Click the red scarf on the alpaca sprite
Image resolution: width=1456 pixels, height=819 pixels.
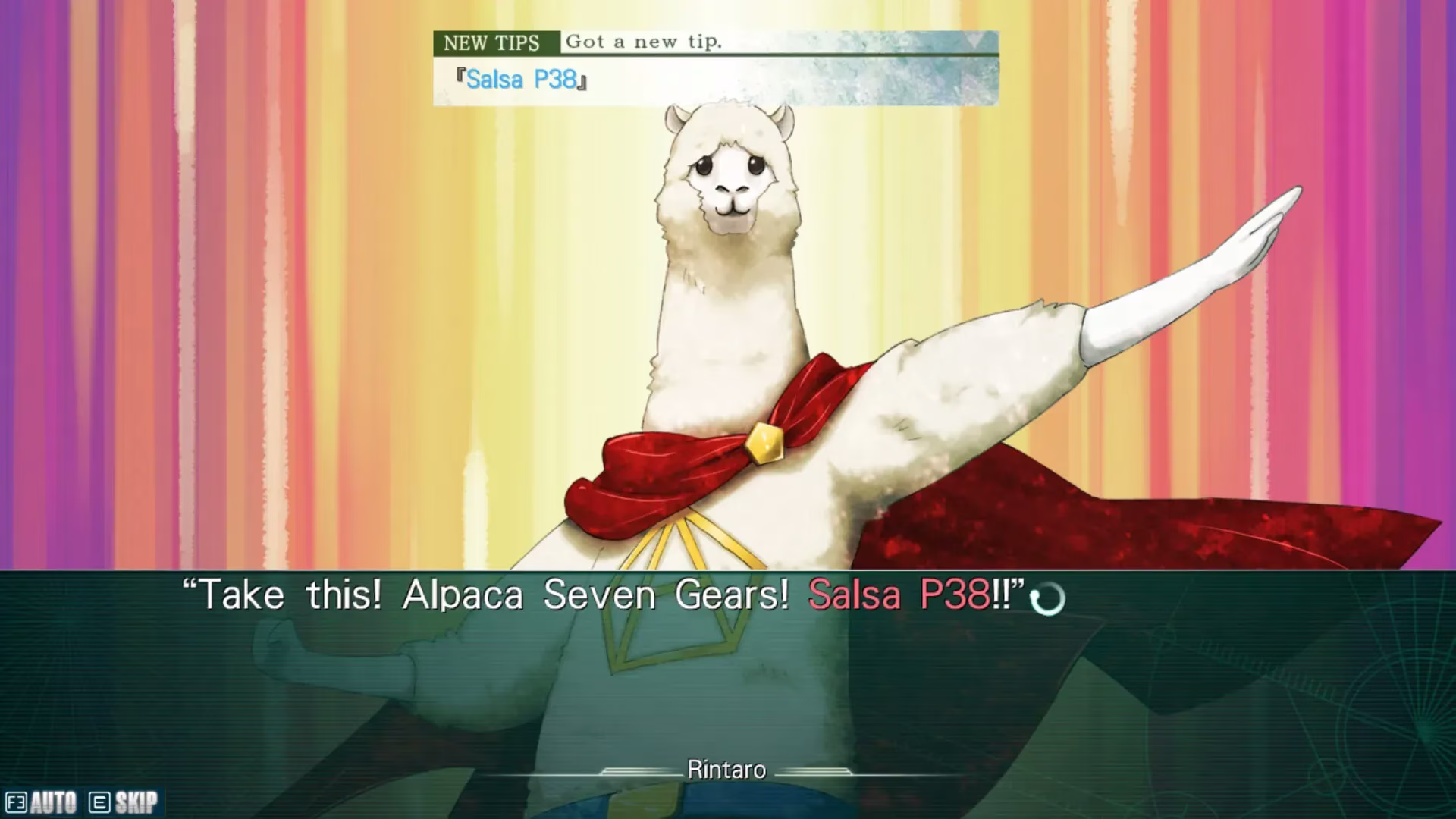pyautogui.click(x=667, y=455)
